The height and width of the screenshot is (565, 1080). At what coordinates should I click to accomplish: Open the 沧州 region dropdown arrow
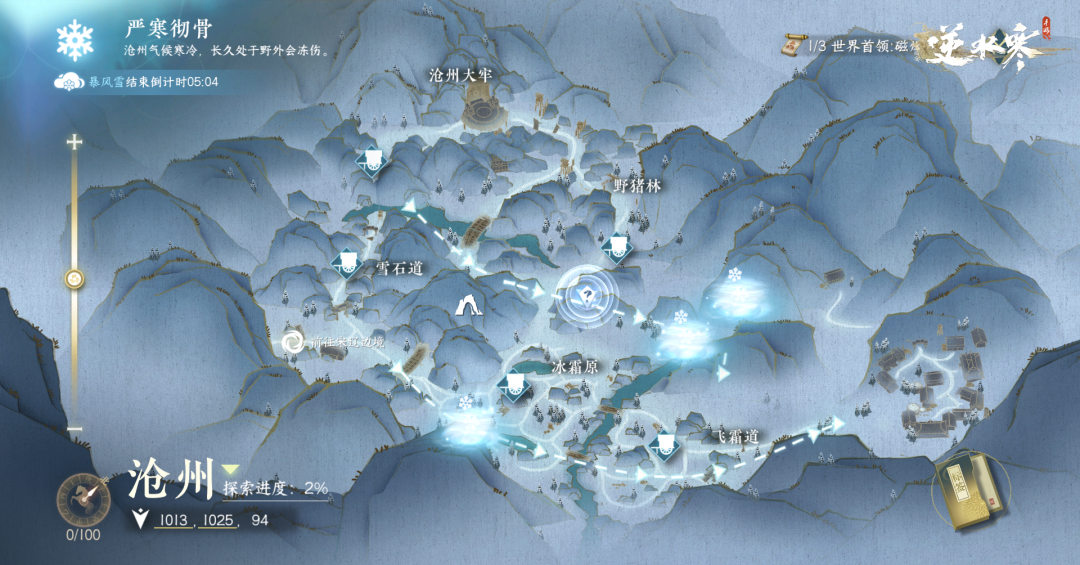(x=231, y=469)
